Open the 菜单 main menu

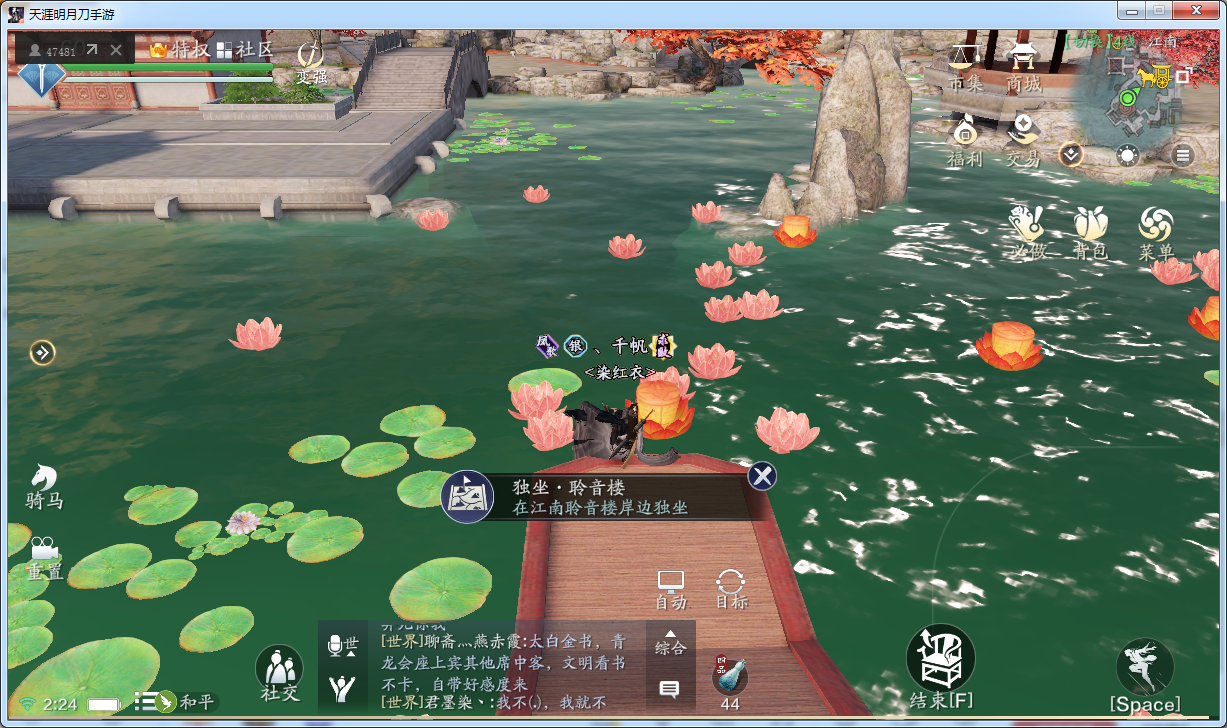(1156, 232)
